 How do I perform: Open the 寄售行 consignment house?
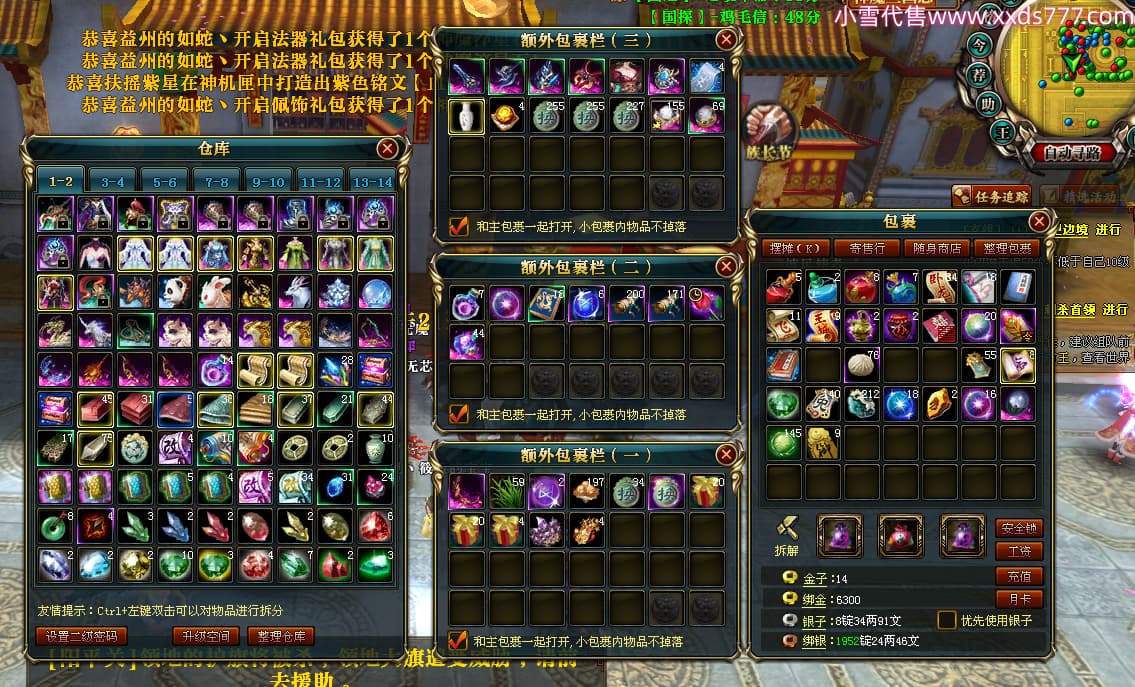click(866, 247)
